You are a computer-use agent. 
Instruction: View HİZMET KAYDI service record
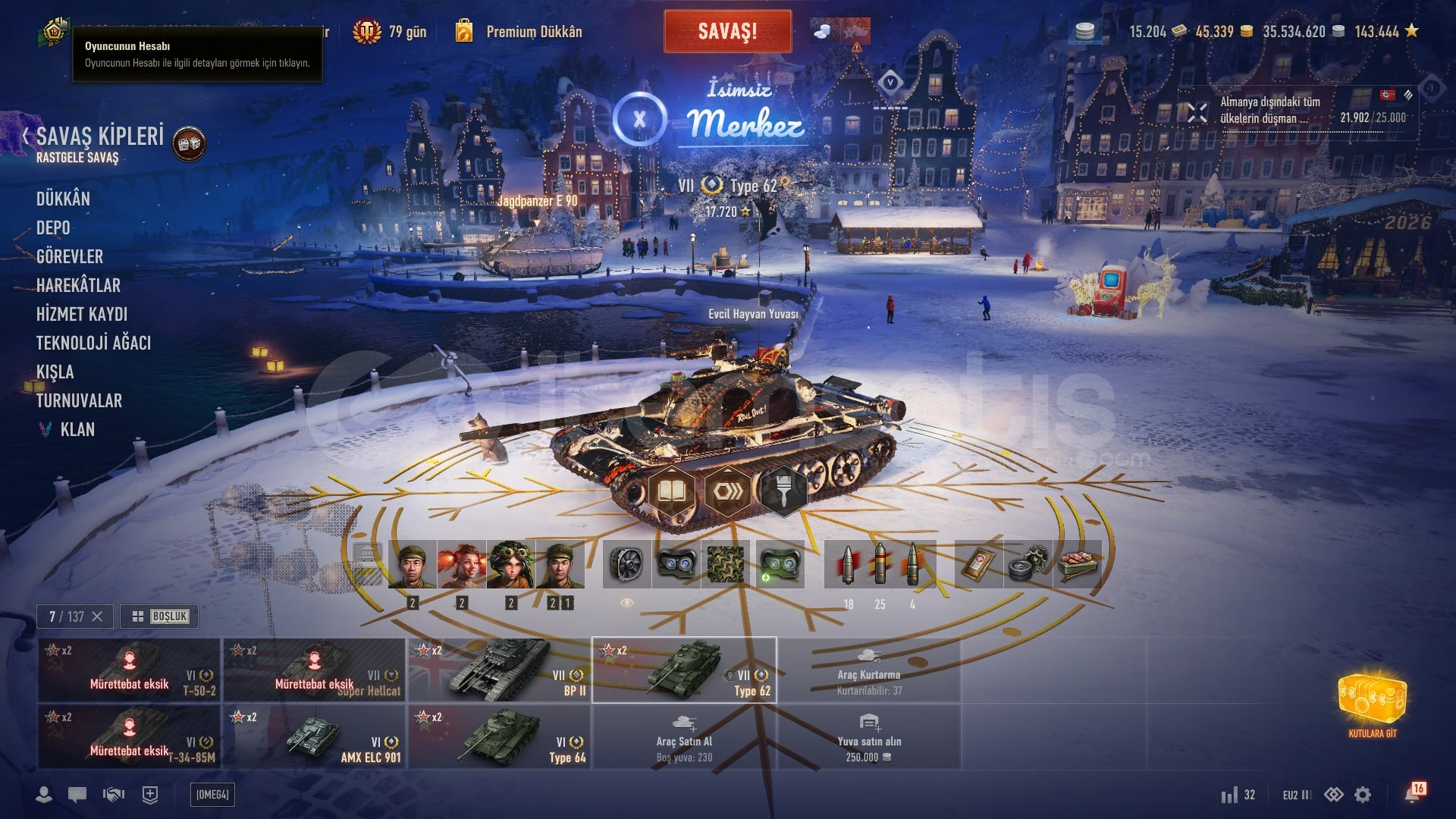point(82,315)
